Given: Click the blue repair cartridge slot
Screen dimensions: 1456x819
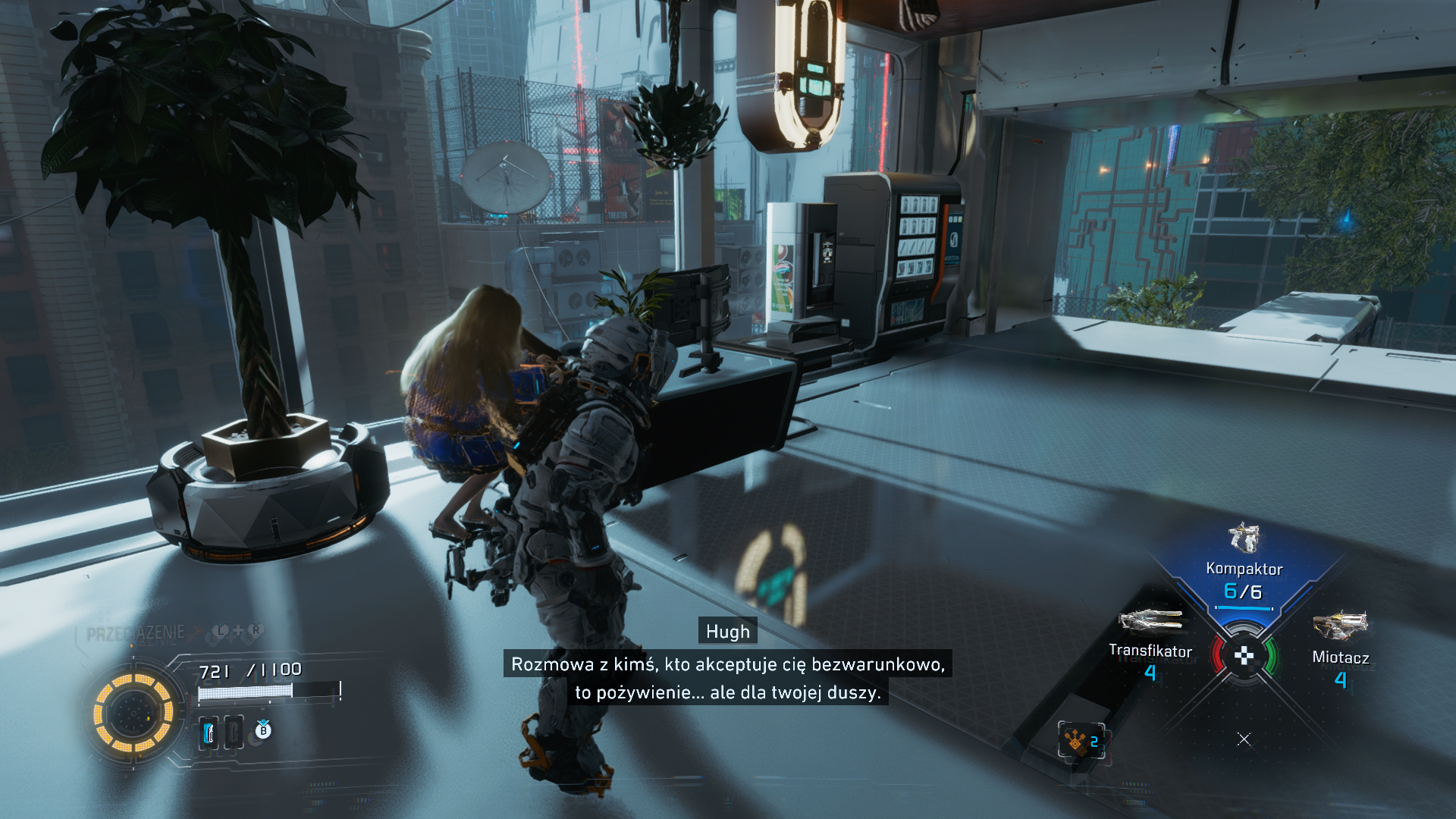Looking at the screenshot, I should tap(209, 733).
